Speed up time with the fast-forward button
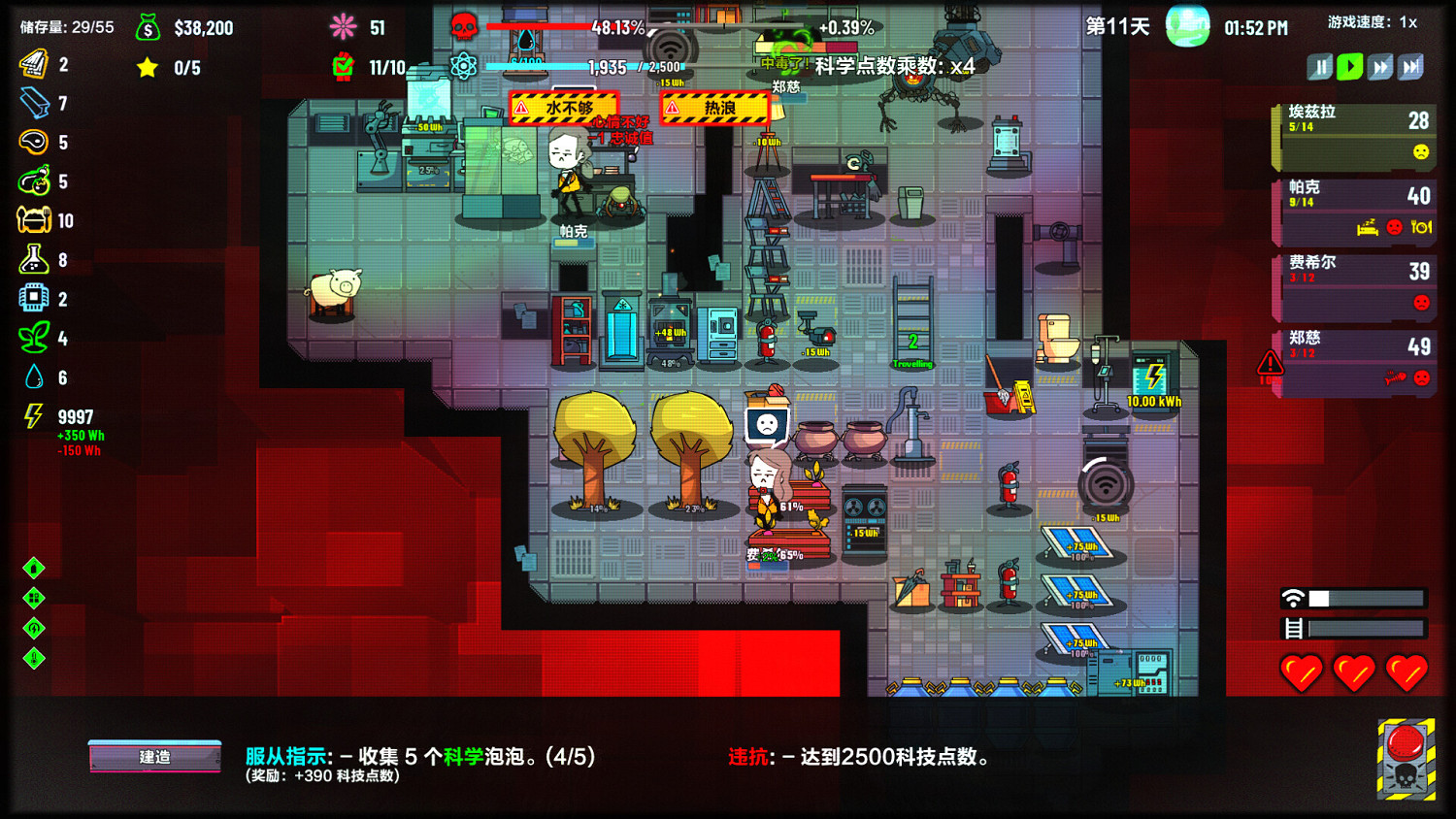This screenshot has width=1456, height=819. (1381, 66)
